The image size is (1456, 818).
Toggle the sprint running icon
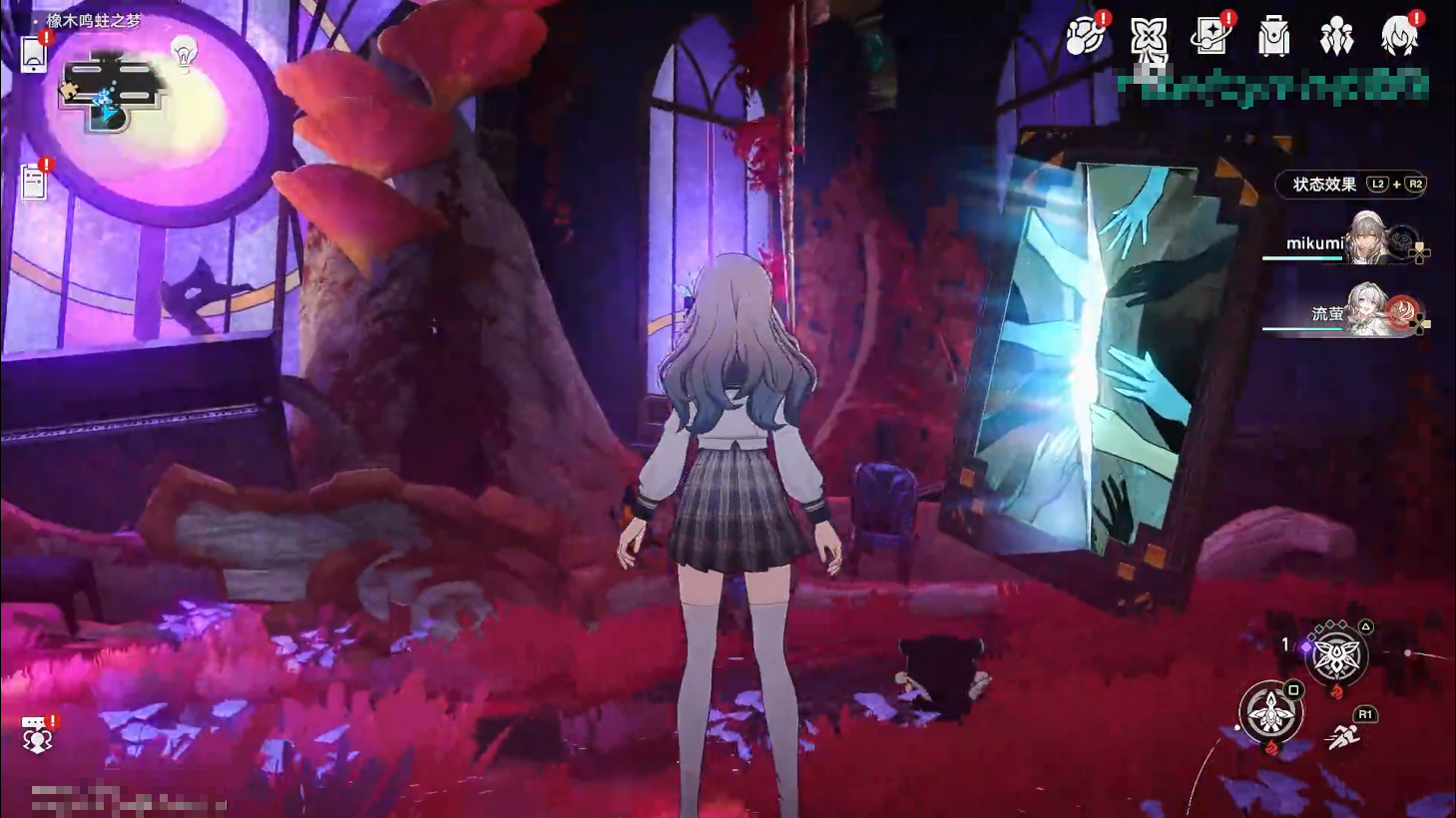[x=1343, y=737]
